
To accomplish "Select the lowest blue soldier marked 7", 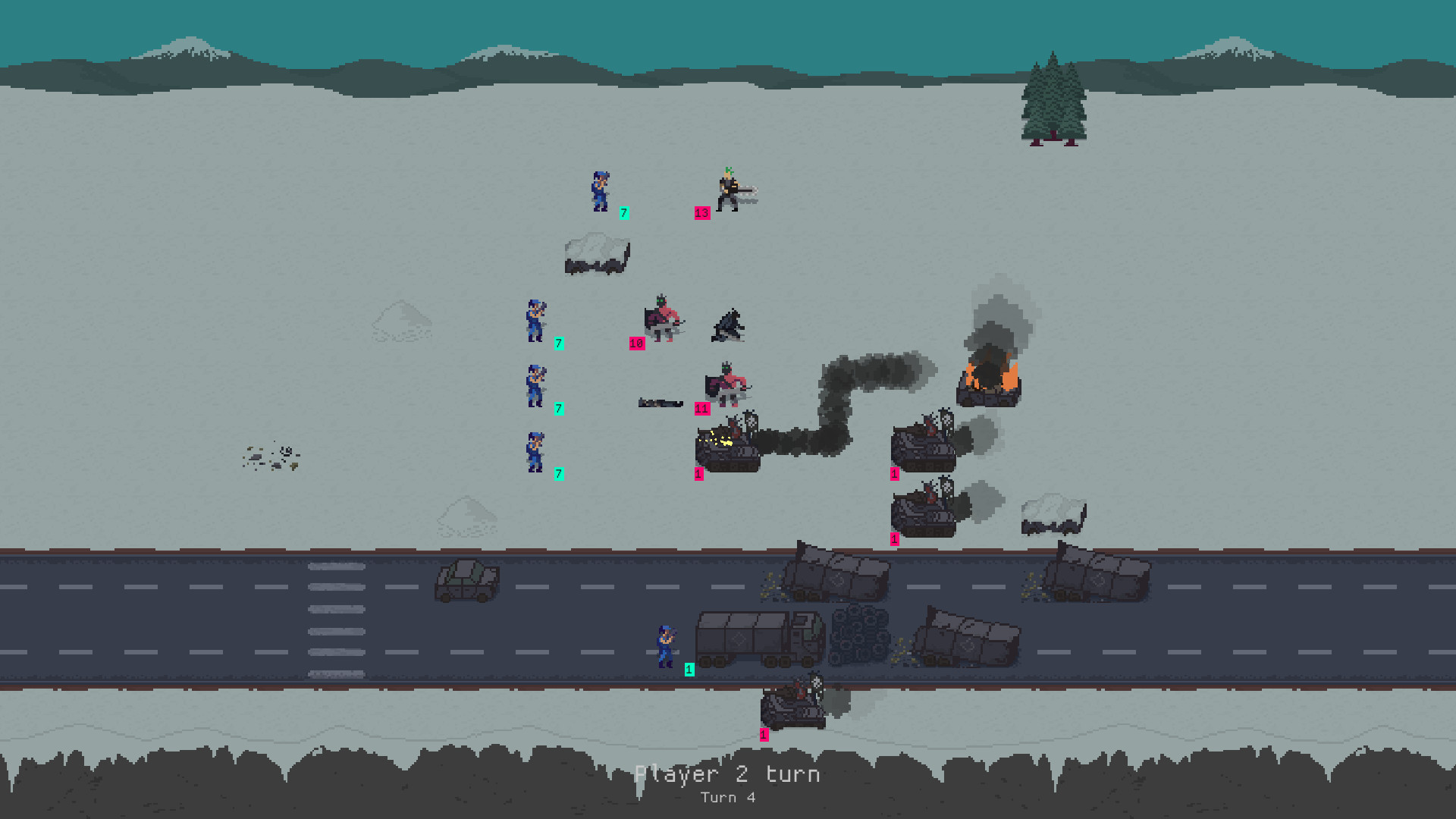I will [536, 450].
